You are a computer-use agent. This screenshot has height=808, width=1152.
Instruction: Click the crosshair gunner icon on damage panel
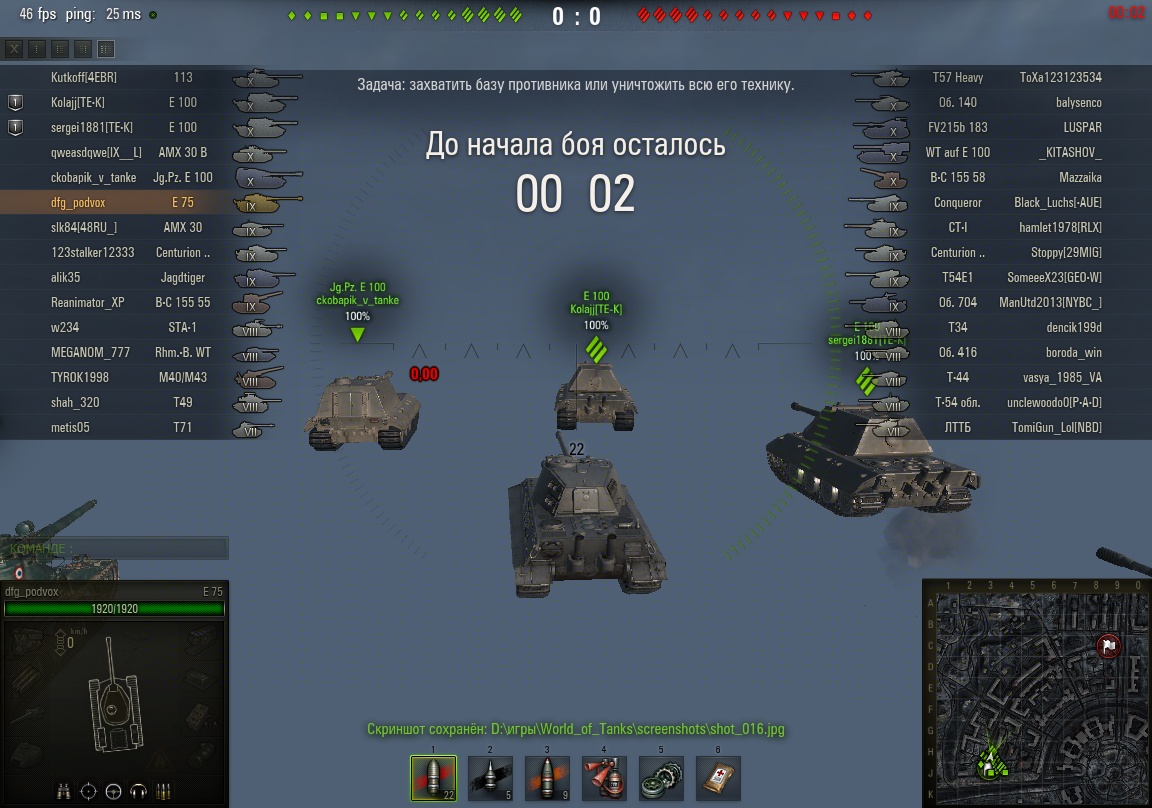pos(88,791)
